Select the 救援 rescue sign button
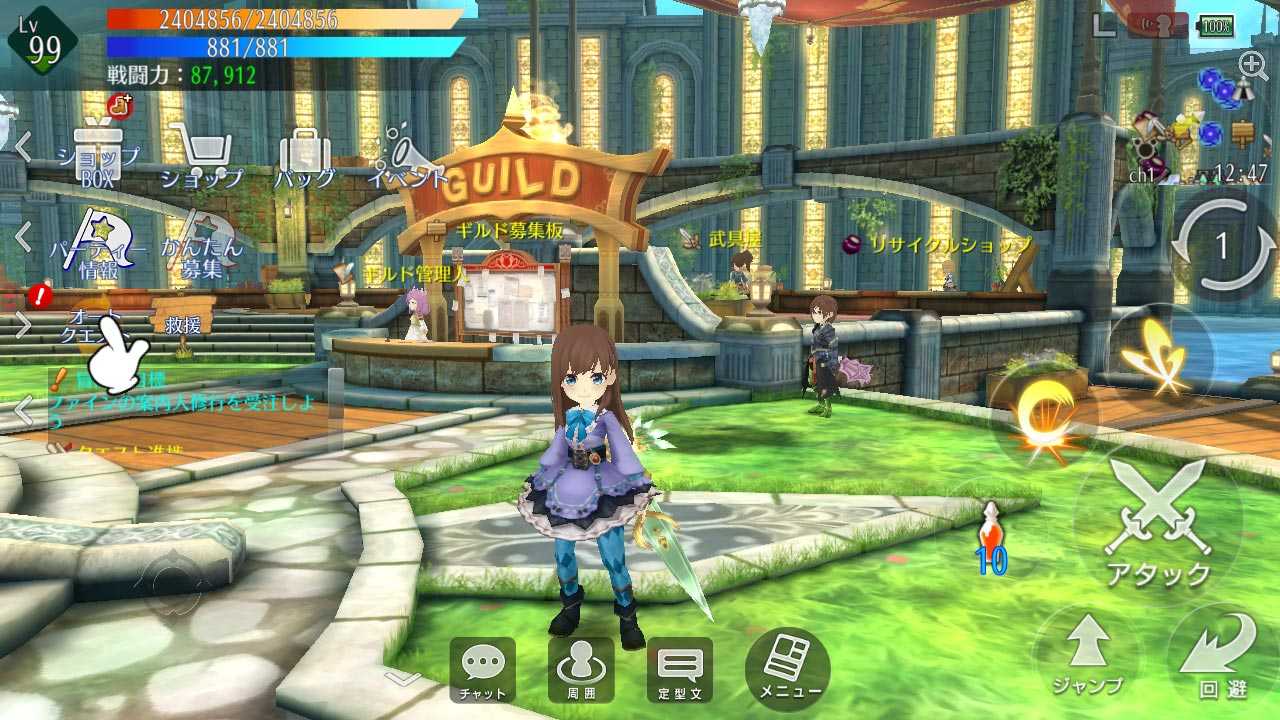Viewport: 1280px width, 720px height. pyautogui.click(x=183, y=325)
